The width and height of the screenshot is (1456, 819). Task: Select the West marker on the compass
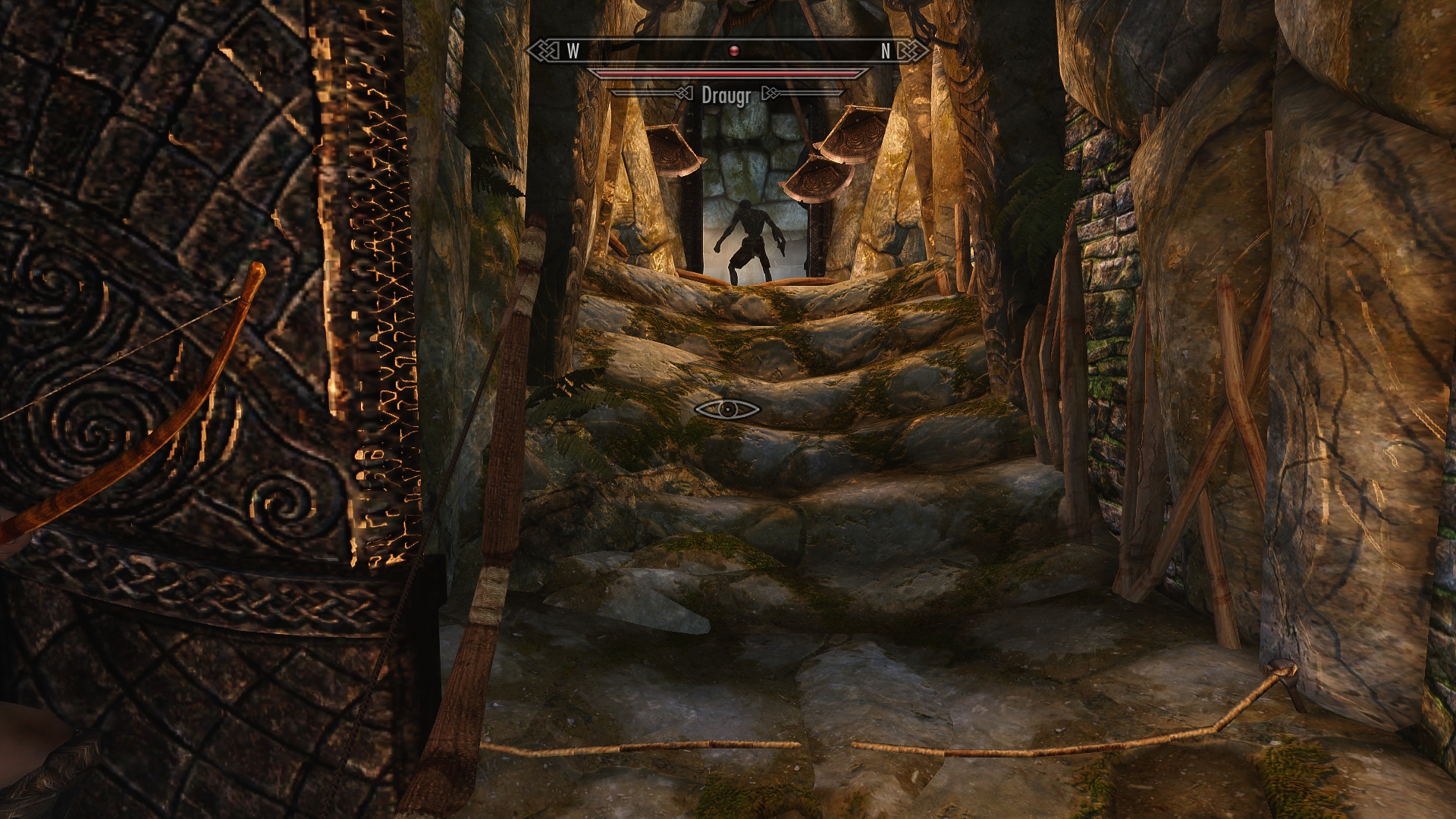[x=573, y=51]
